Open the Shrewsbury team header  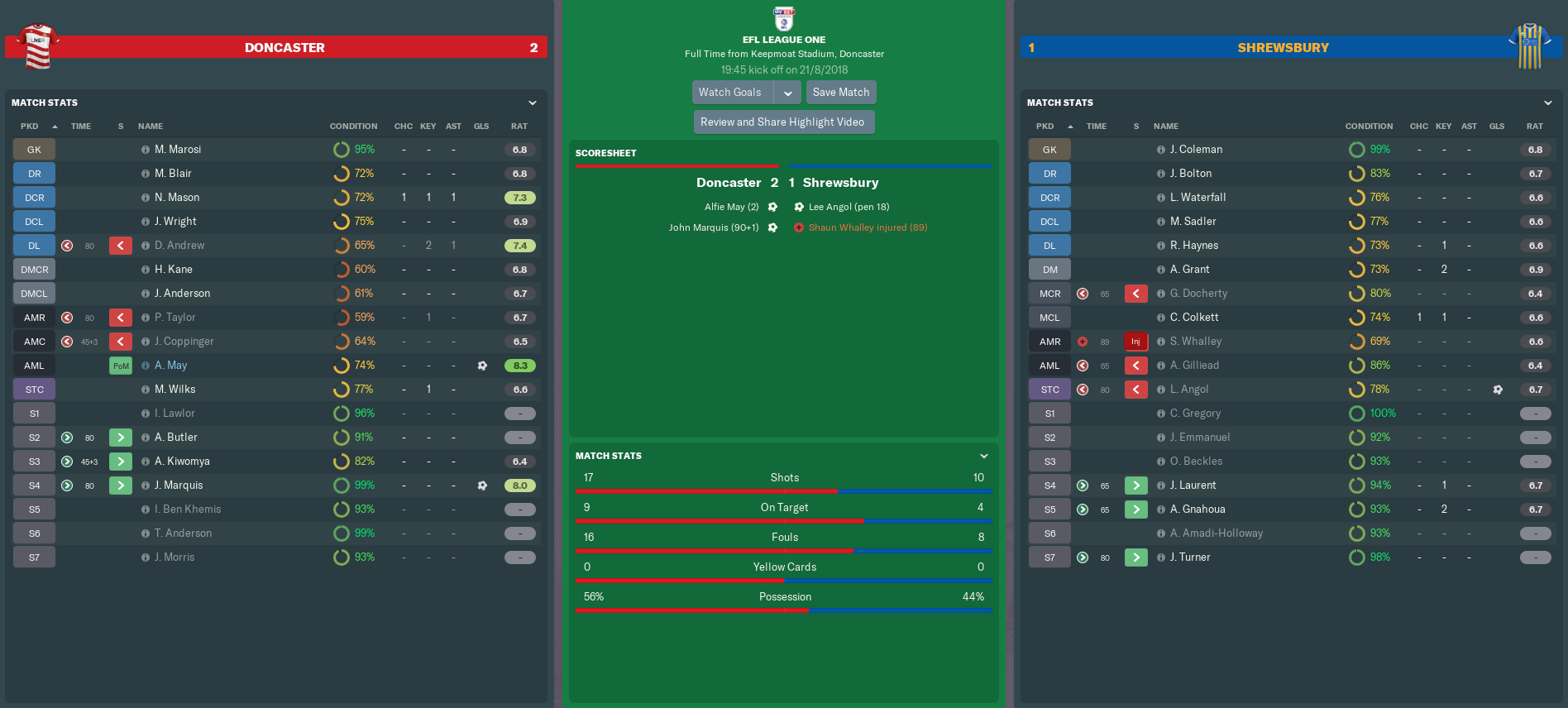(x=1283, y=48)
